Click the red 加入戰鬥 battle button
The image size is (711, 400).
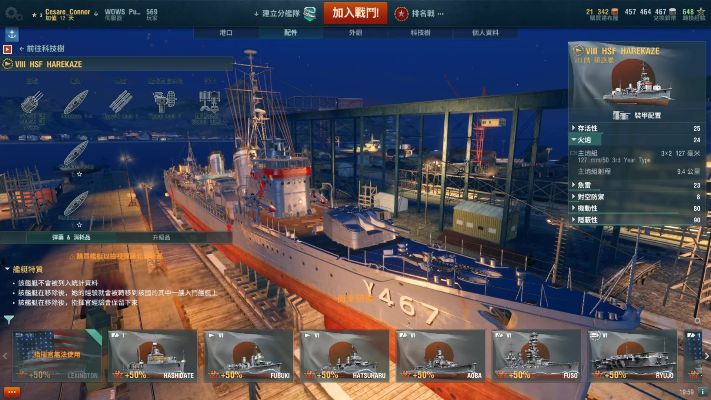pos(355,13)
